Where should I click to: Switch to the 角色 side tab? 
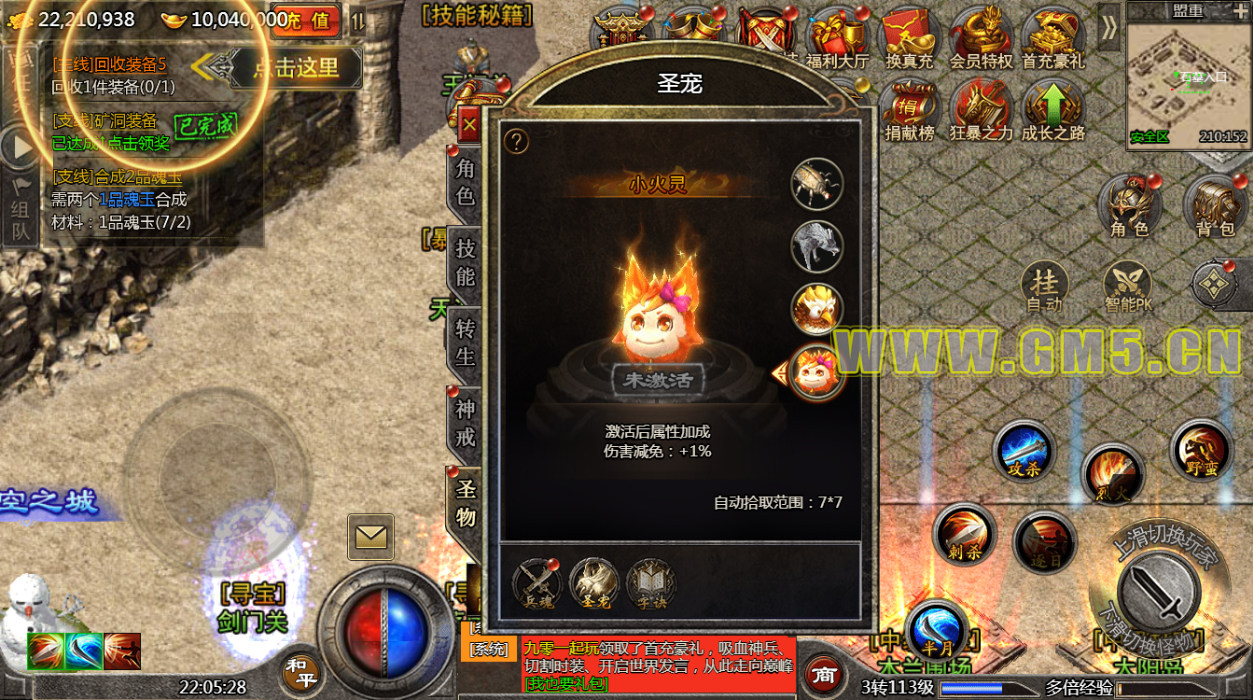pos(465,182)
